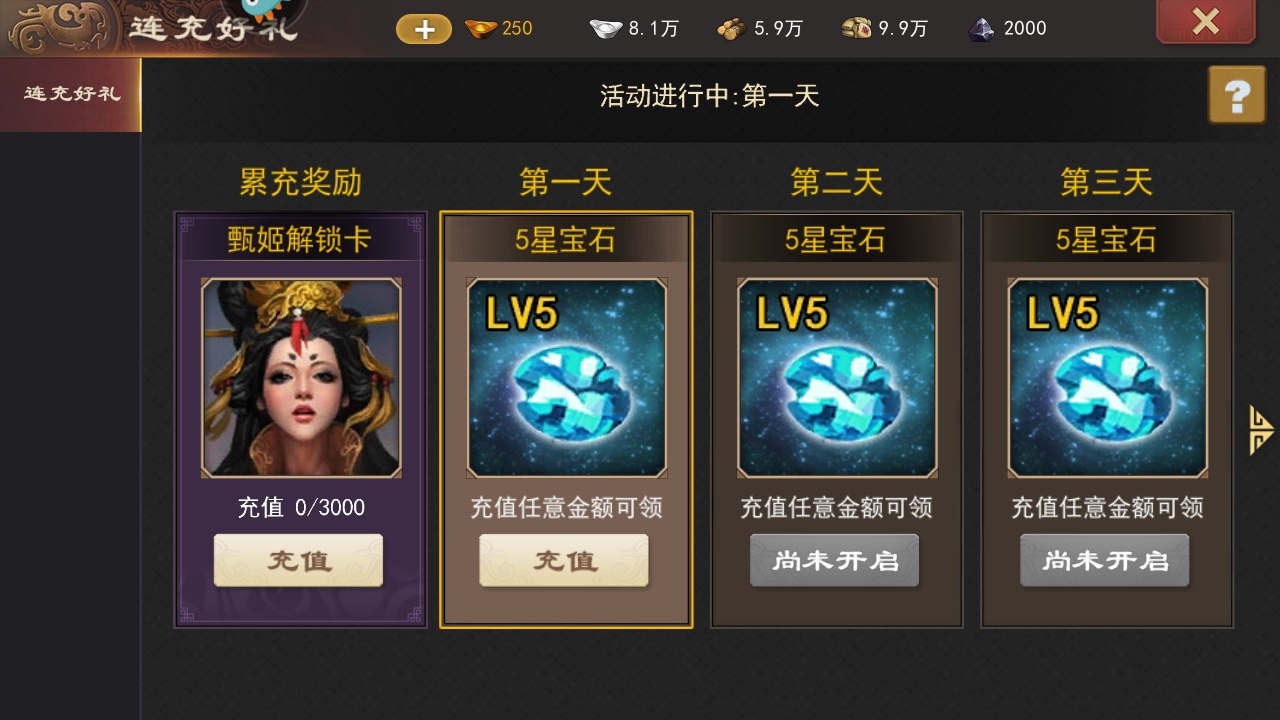Click the 尚未开启 button on the 第三天 card
The height and width of the screenshot is (720, 1280).
click(1105, 560)
